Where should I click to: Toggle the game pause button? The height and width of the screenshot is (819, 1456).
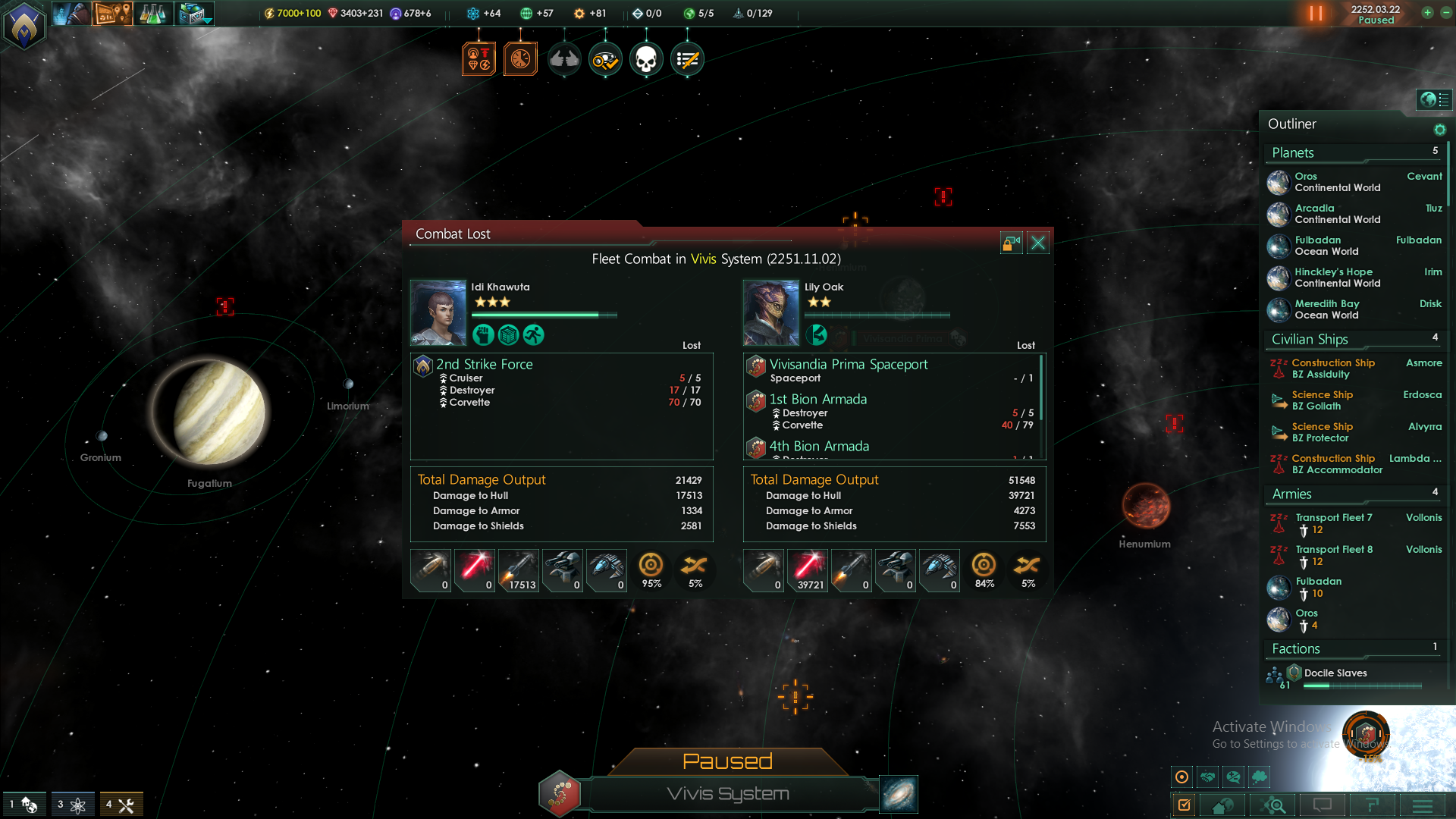[x=1316, y=14]
